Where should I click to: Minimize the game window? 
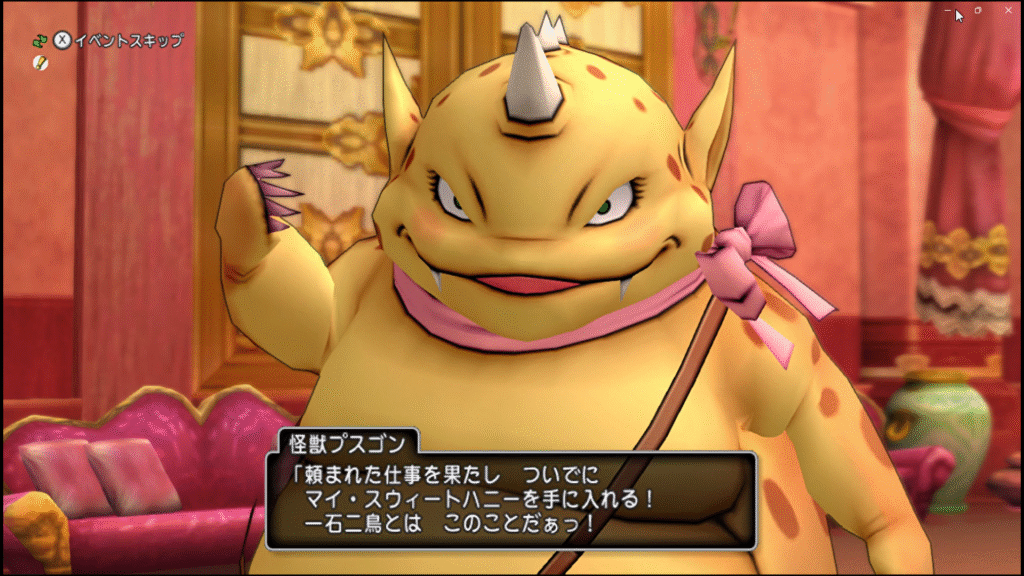(x=948, y=10)
